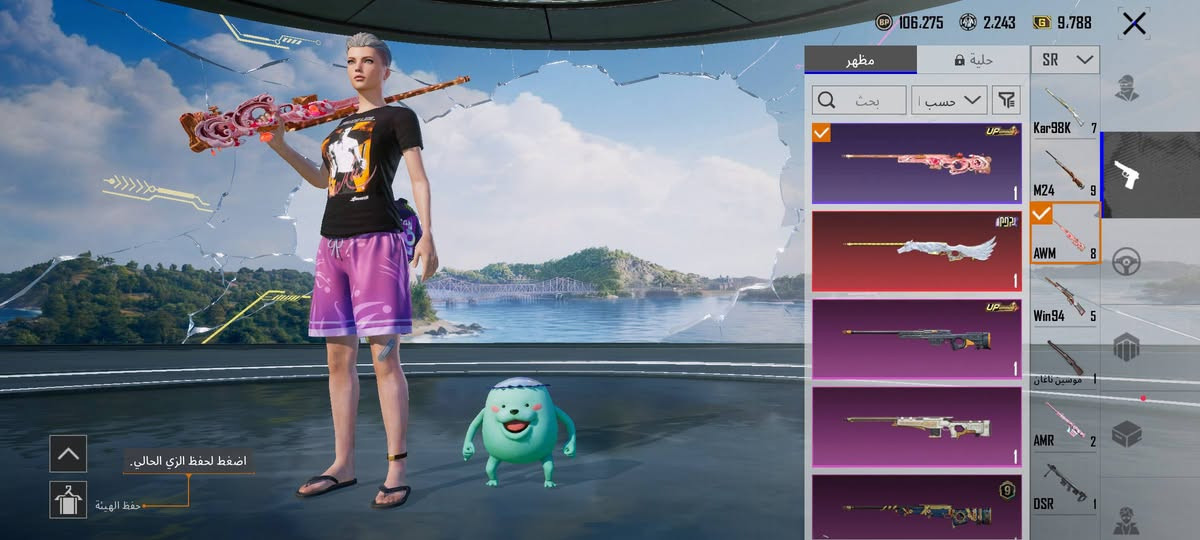
Task: Pick the white and cream AWM skin
Action: coord(917,426)
